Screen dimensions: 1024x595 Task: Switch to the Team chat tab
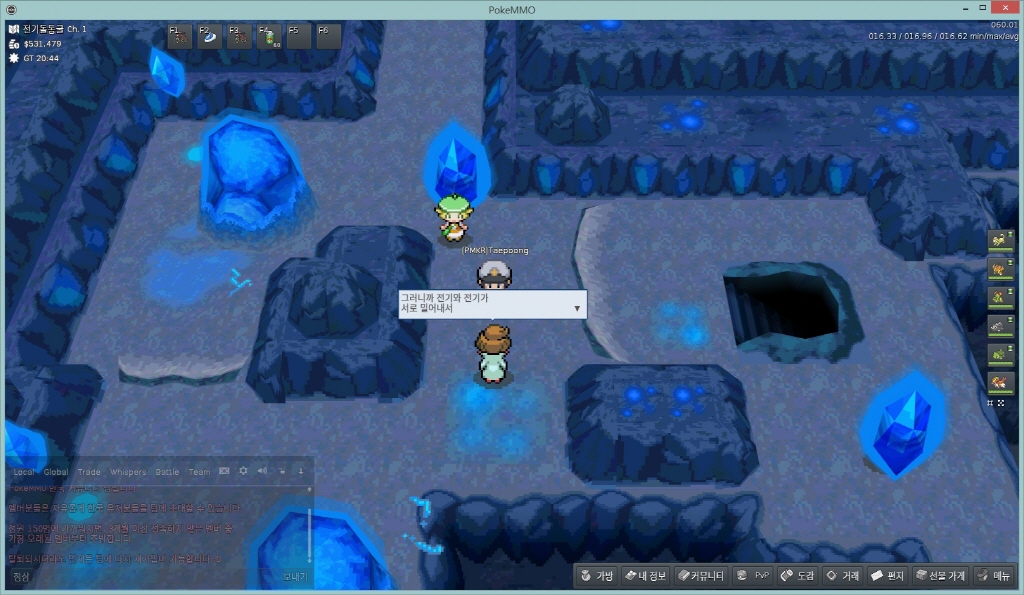point(199,472)
